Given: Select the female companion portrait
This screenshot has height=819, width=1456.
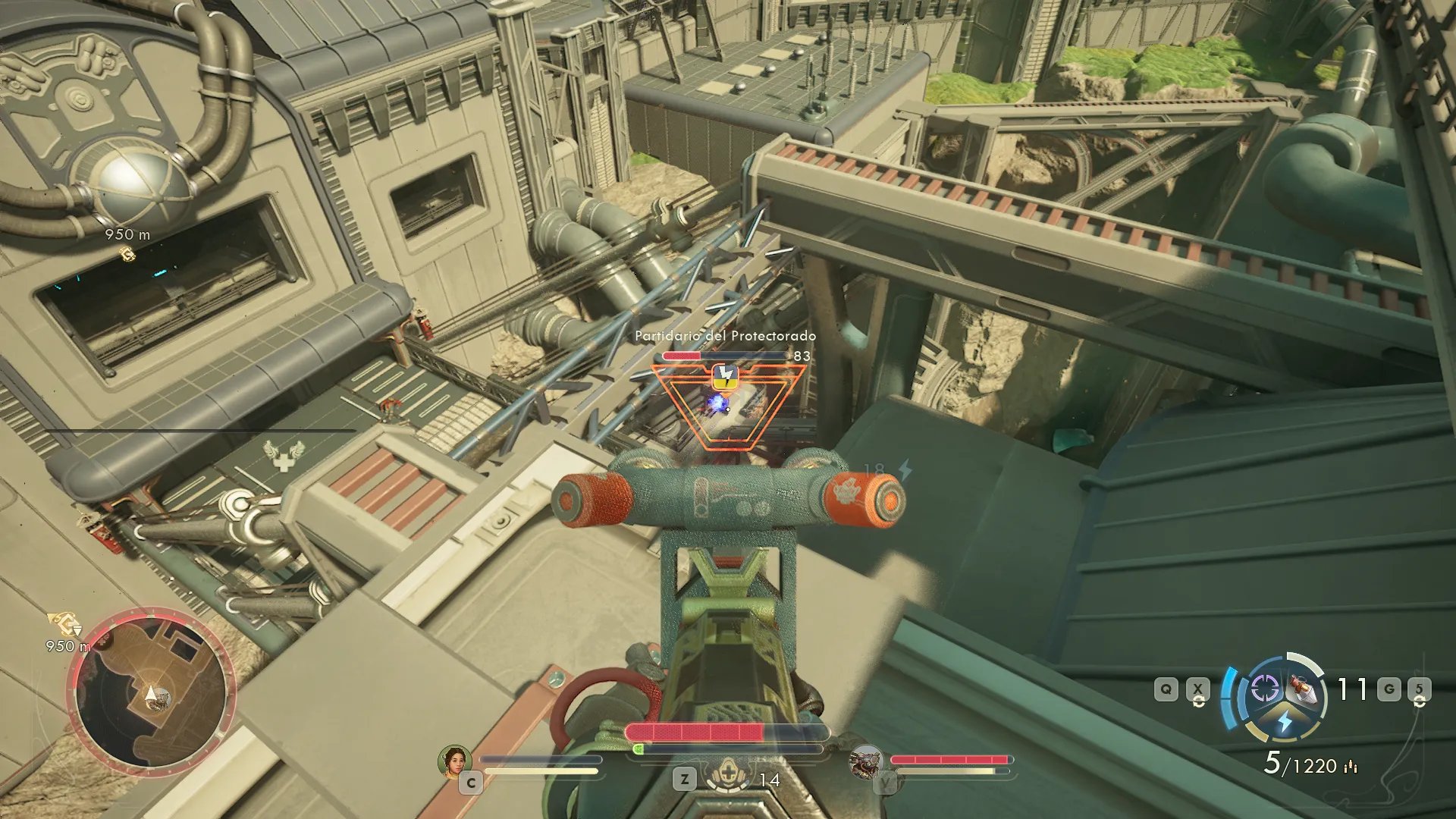Looking at the screenshot, I should [x=455, y=761].
